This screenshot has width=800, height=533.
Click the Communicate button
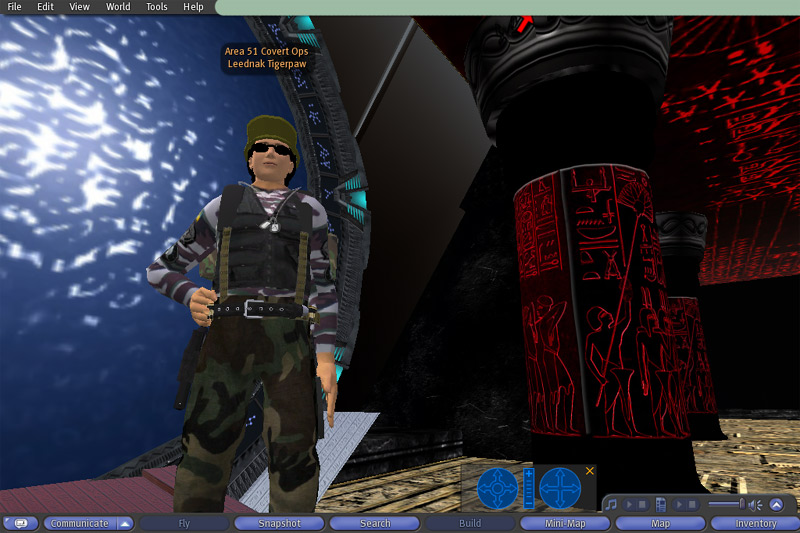79,523
